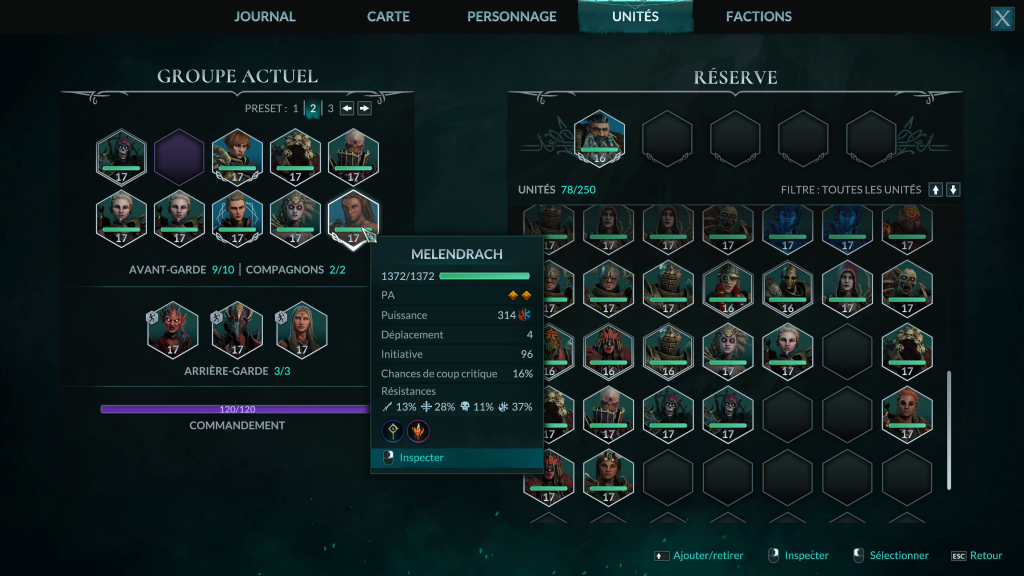This screenshot has width=1024, height=576.
Task: Click the filter up arrow button
Action: pyautogui.click(x=936, y=190)
